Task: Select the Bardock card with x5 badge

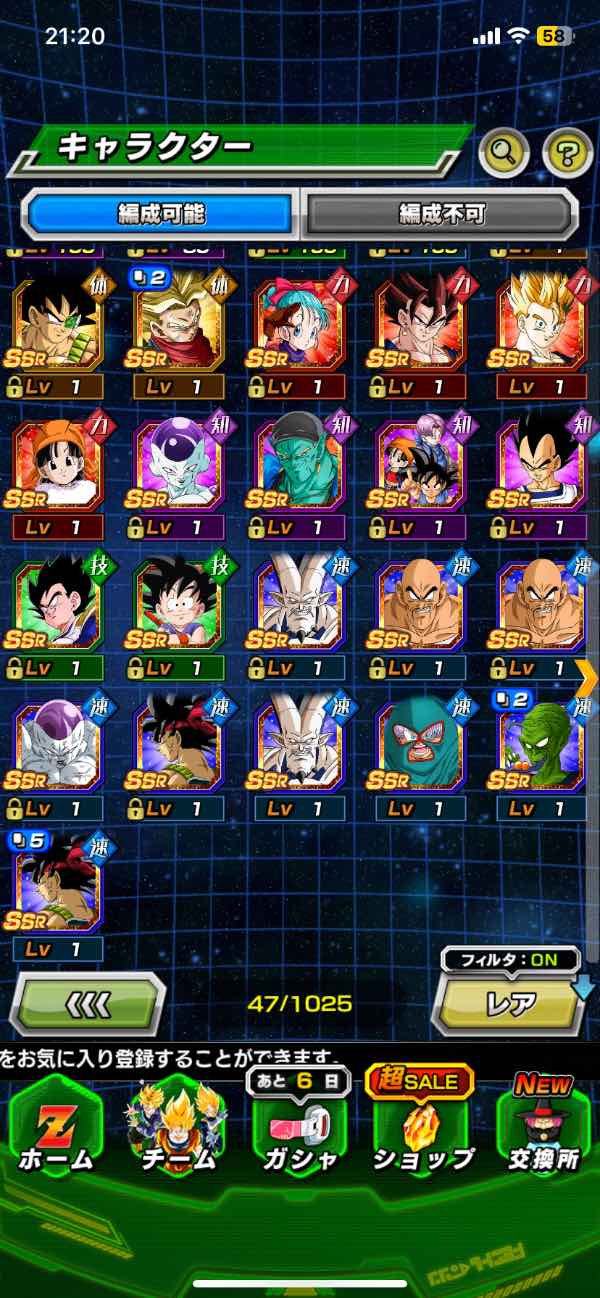Action: 58,888
